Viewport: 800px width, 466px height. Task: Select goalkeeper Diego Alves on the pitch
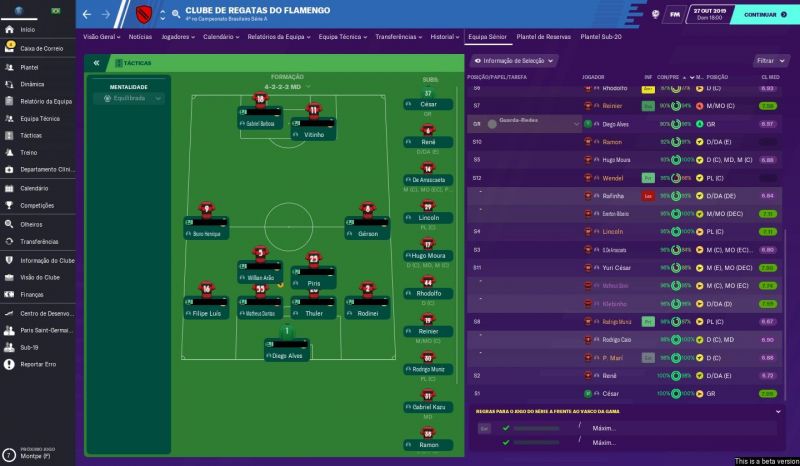click(287, 355)
